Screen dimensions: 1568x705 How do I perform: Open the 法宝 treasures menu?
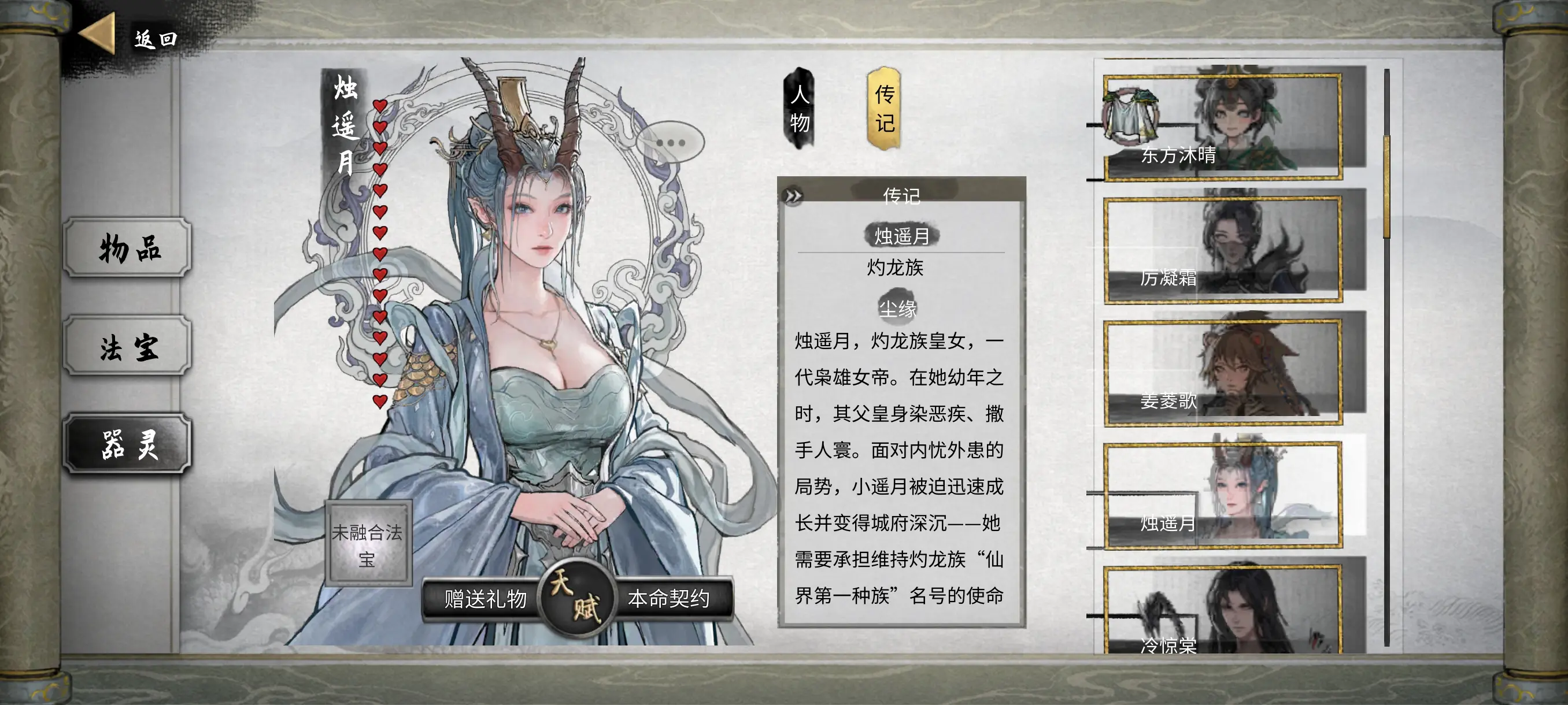128,346
